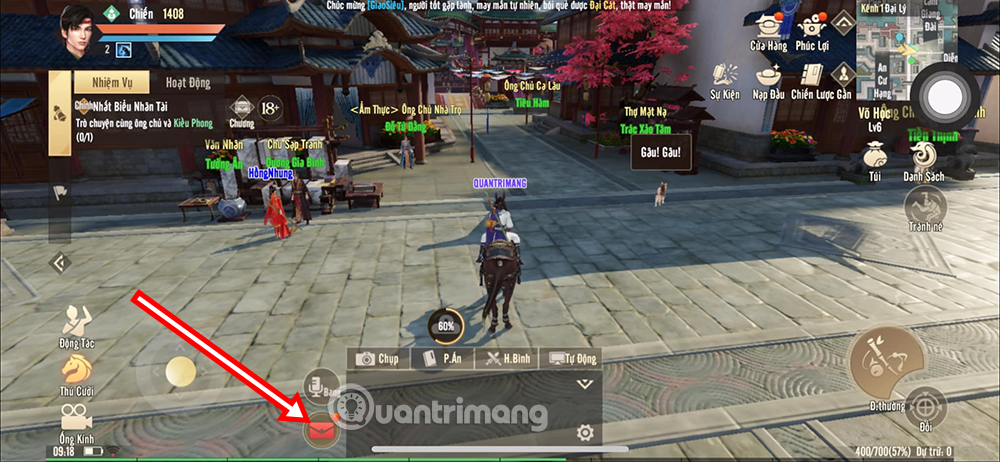Click the player character portrait

77,24
